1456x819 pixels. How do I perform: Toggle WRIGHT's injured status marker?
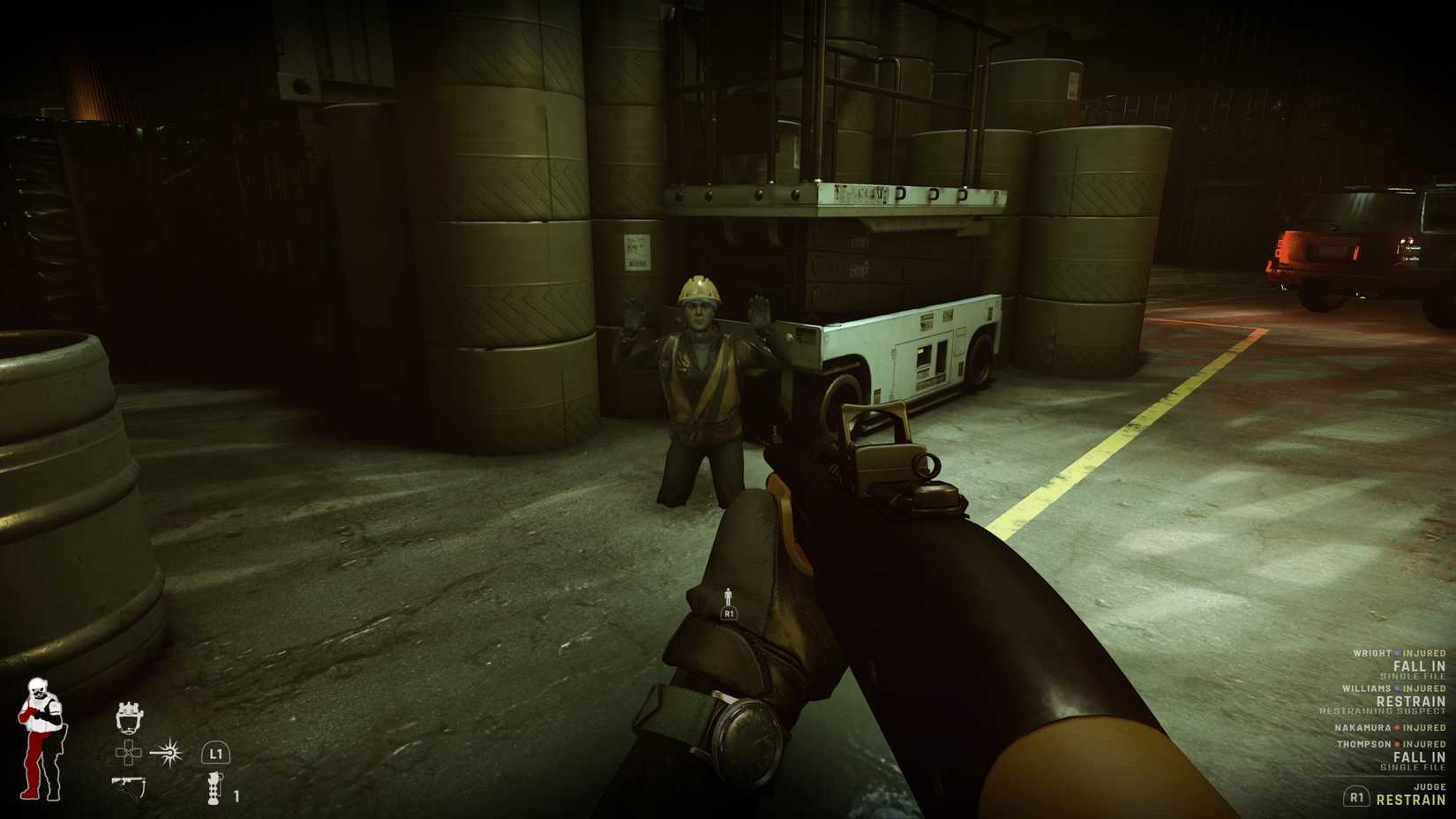1397,653
